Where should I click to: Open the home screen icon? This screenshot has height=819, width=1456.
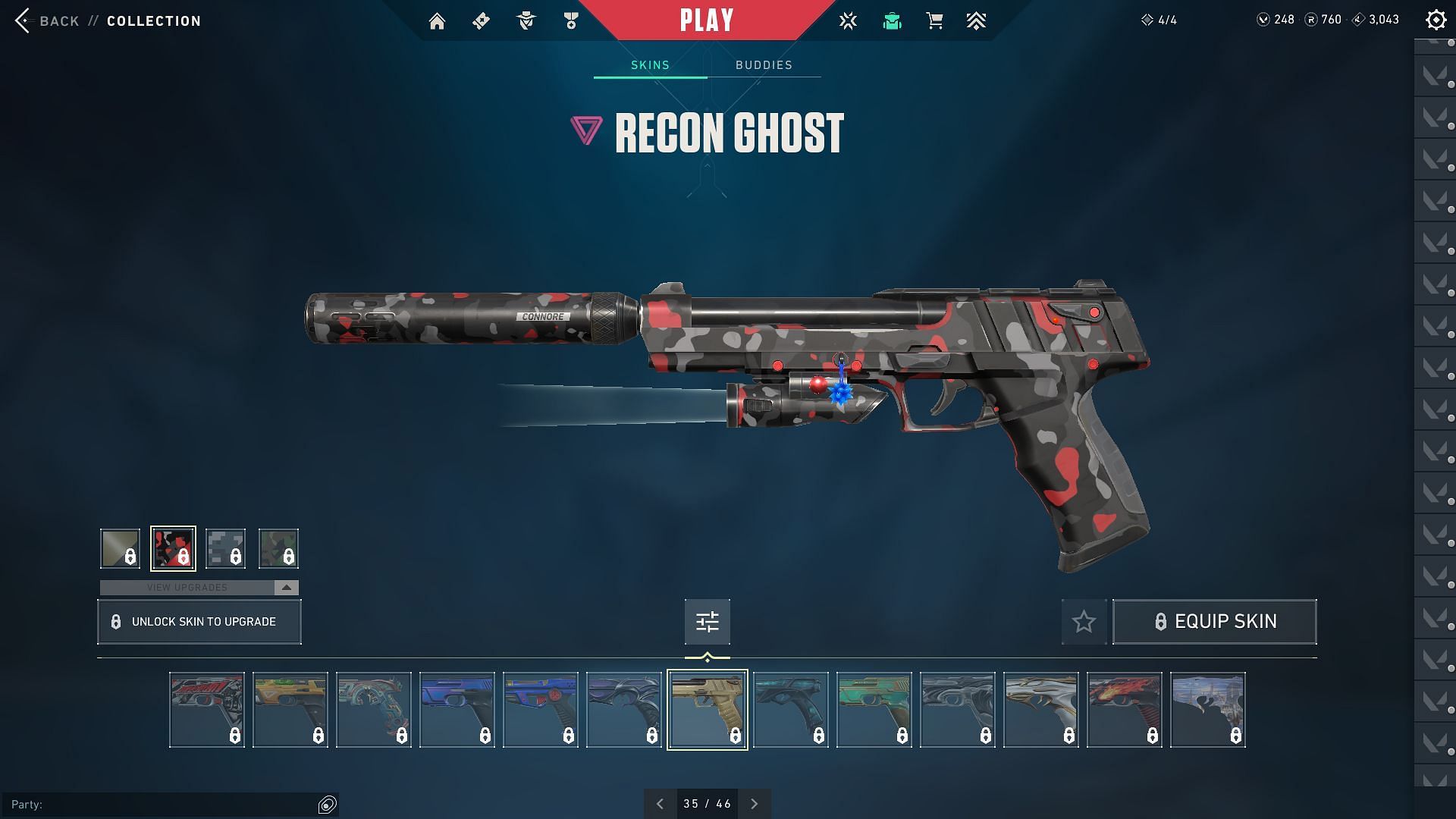[x=437, y=21]
